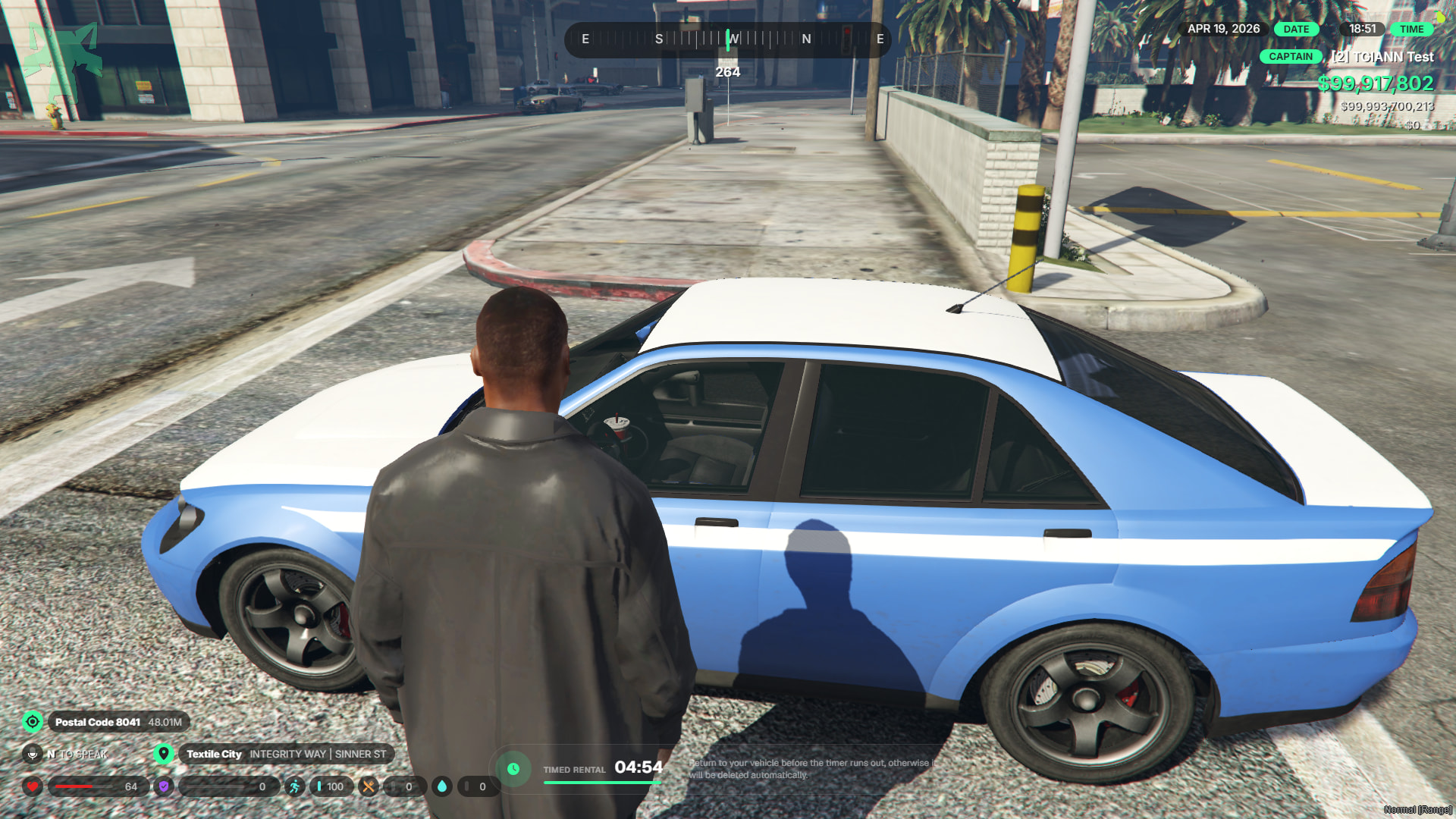The image size is (1456, 819).
Task: Click the CAPTAIN job rank badge
Action: pos(1290,56)
